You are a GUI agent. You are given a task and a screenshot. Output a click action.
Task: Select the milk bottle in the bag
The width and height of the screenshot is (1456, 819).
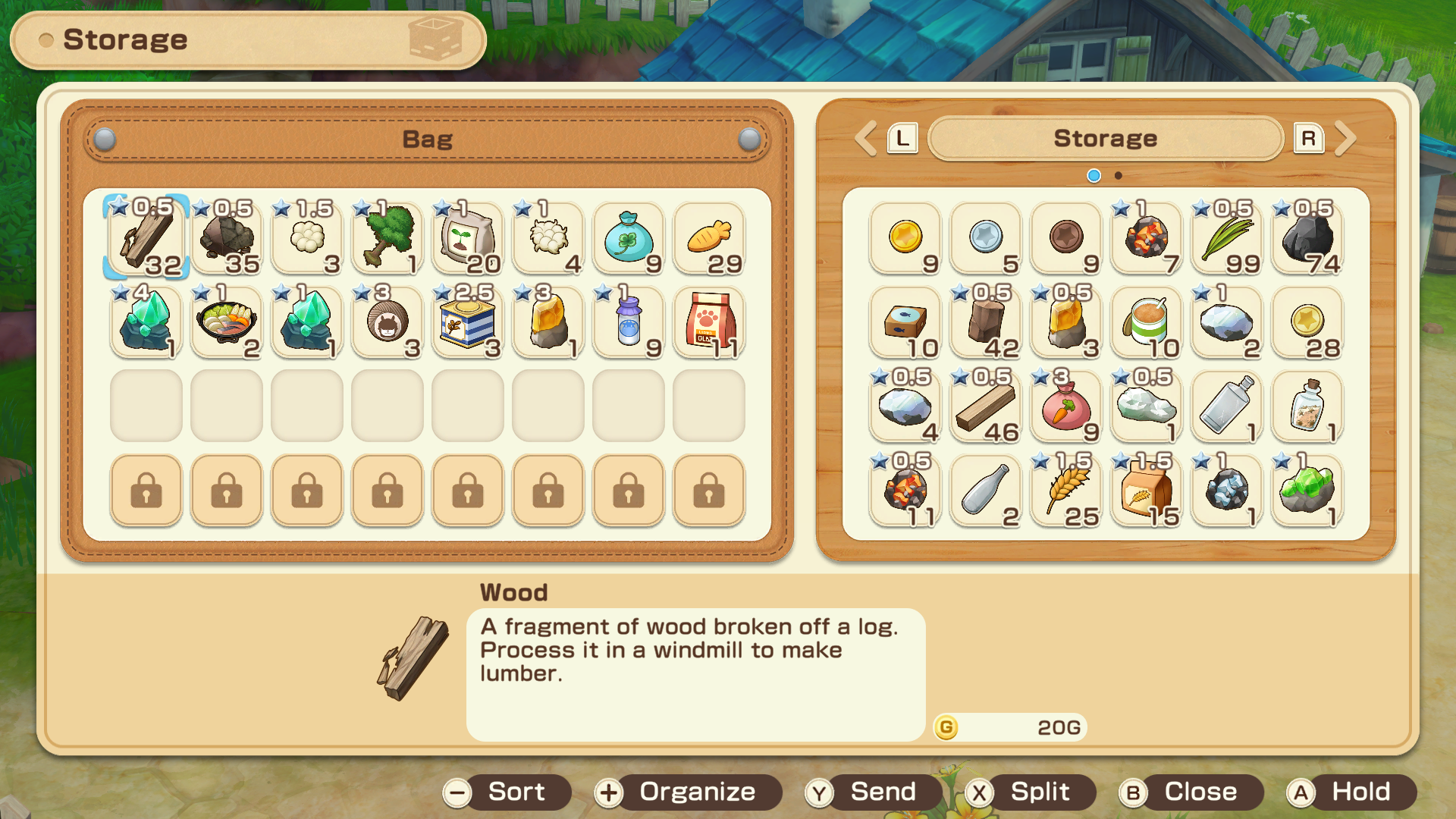point(629,322)
